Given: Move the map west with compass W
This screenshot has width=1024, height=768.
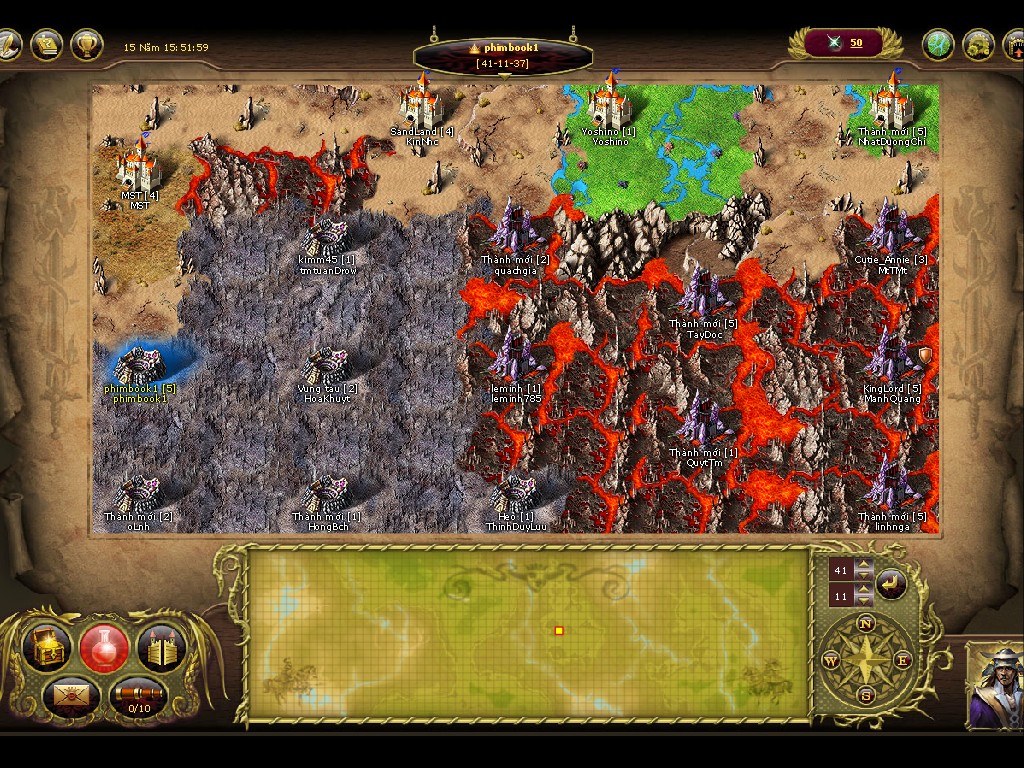Looking at the screenshot, I should point(830,660).
